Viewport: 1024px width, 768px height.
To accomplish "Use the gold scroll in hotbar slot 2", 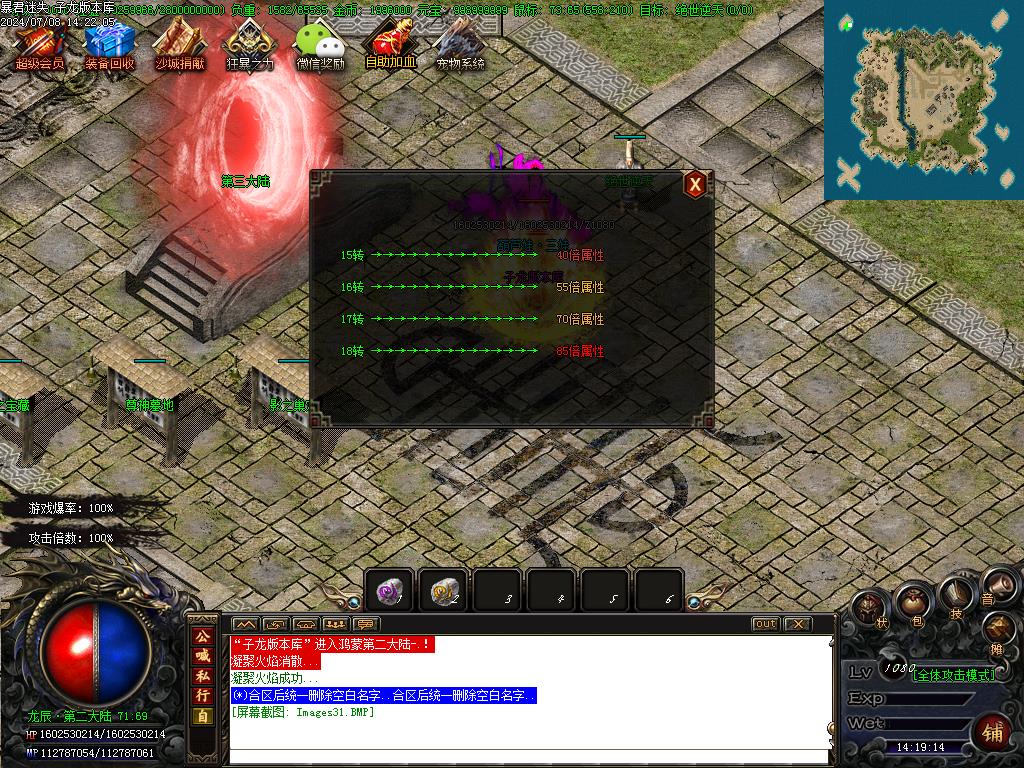I will click(443, 591).
